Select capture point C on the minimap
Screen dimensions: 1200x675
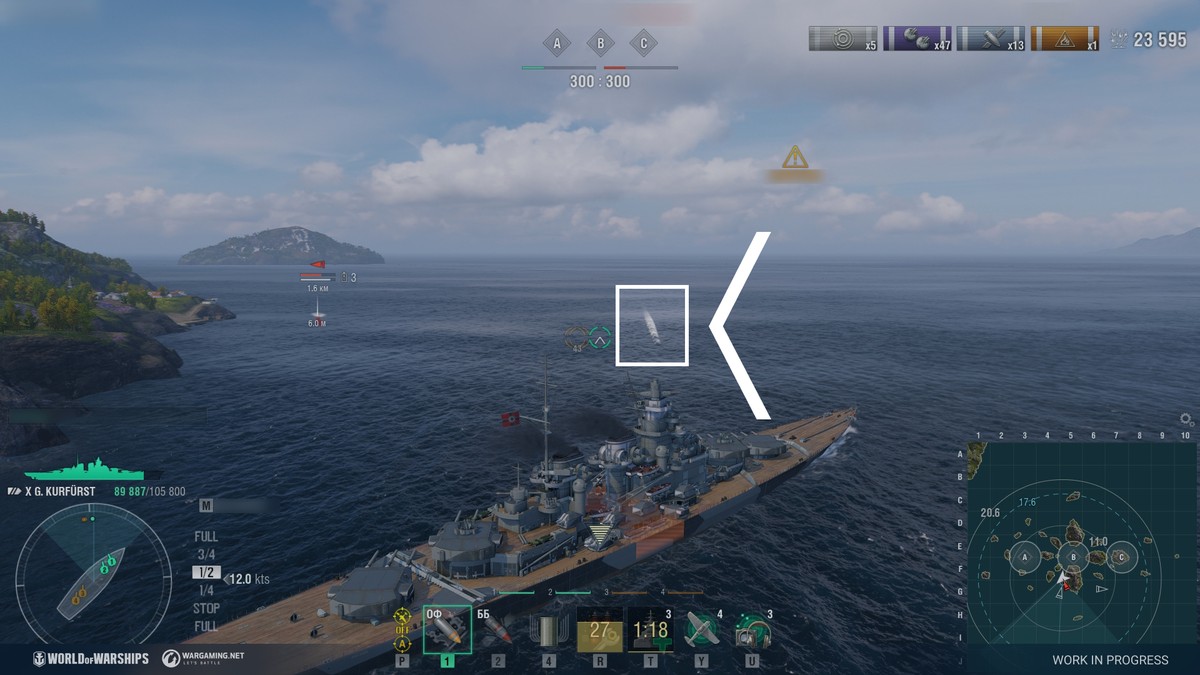click(x=1121, y=557)
